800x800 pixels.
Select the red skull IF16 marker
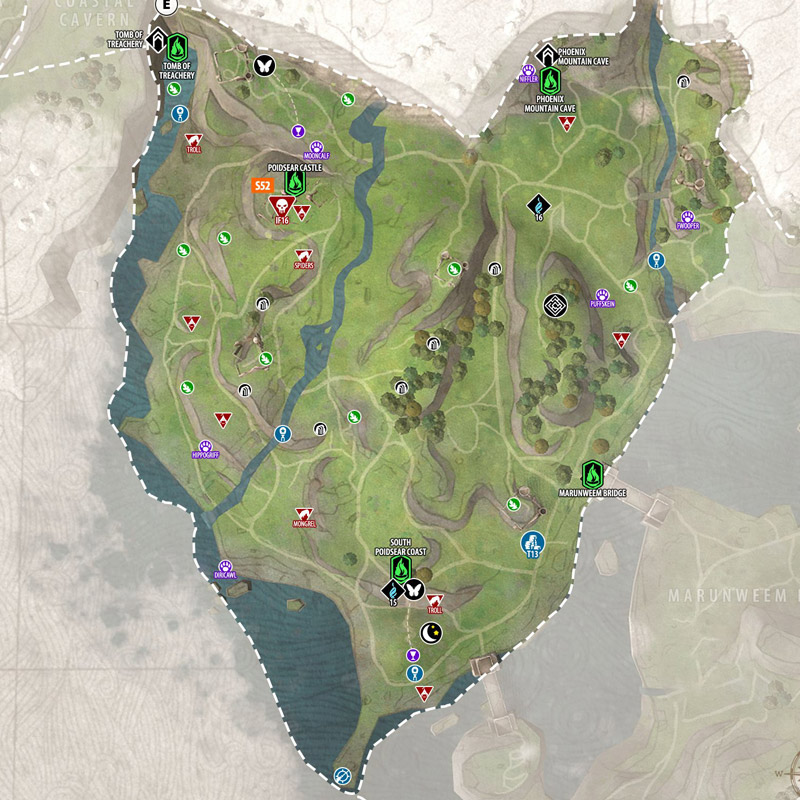coord(280,207)
